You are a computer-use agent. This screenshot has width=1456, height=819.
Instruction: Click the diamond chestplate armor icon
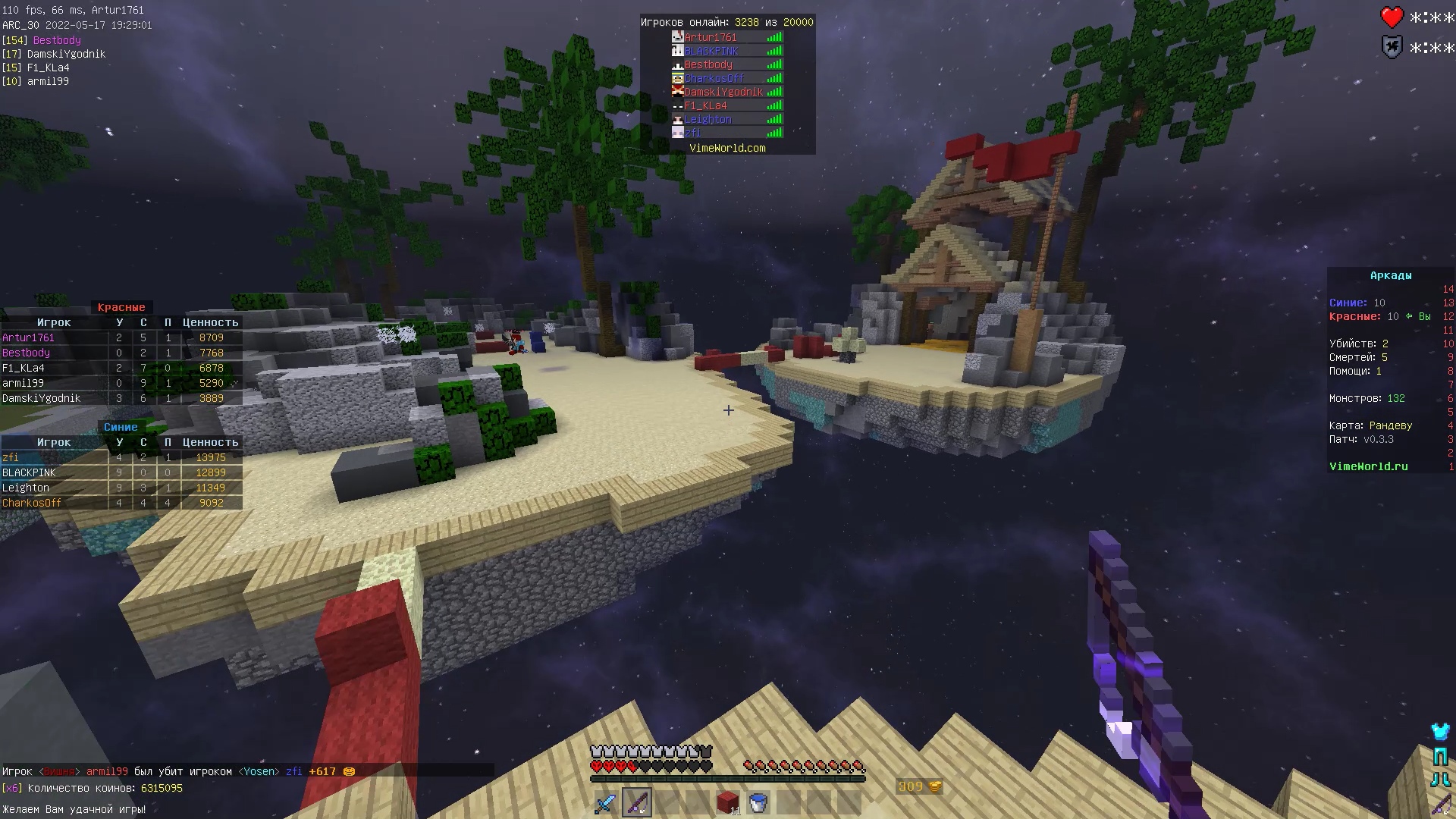coord(1440,732)
